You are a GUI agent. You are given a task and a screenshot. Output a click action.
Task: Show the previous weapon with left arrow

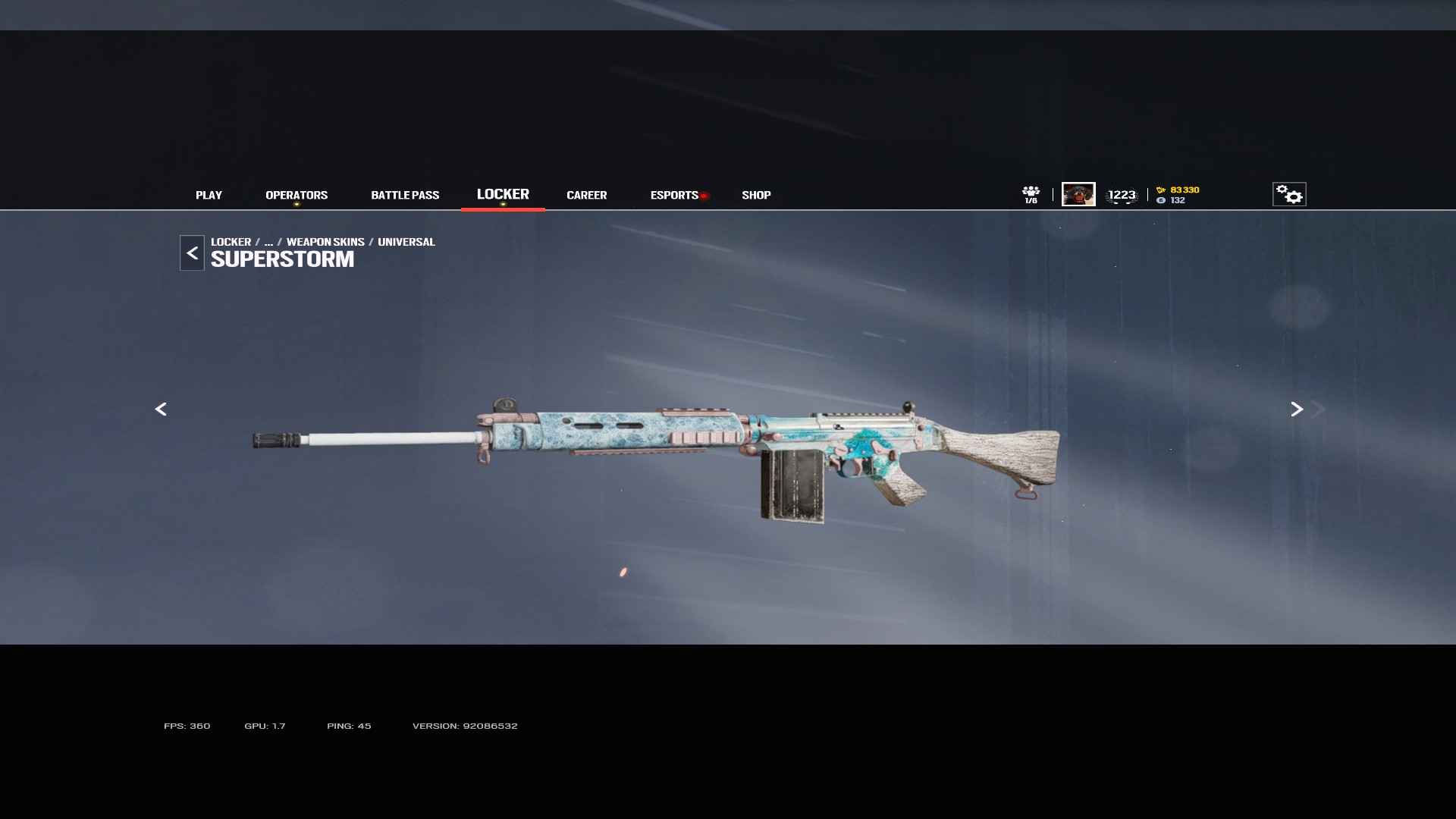pyautogui.click(x=161, y=409)
